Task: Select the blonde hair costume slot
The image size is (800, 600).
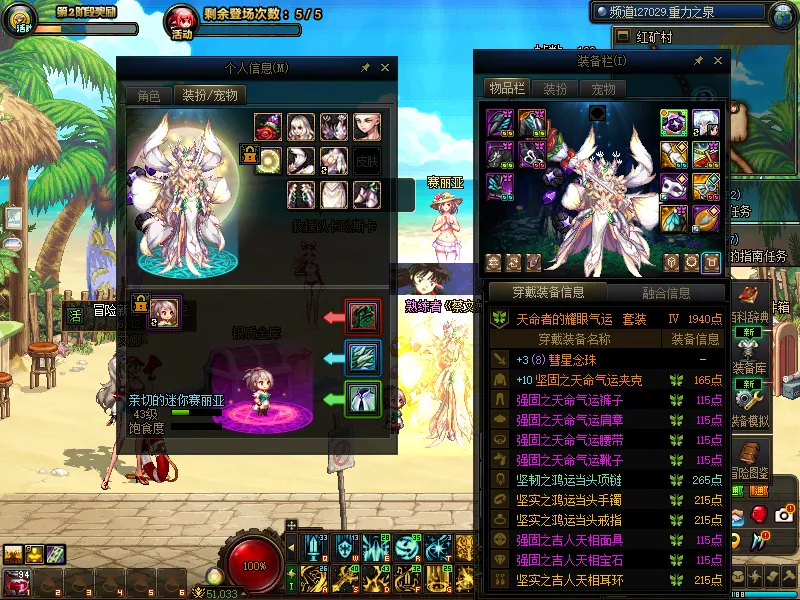Action: (301, 126)
